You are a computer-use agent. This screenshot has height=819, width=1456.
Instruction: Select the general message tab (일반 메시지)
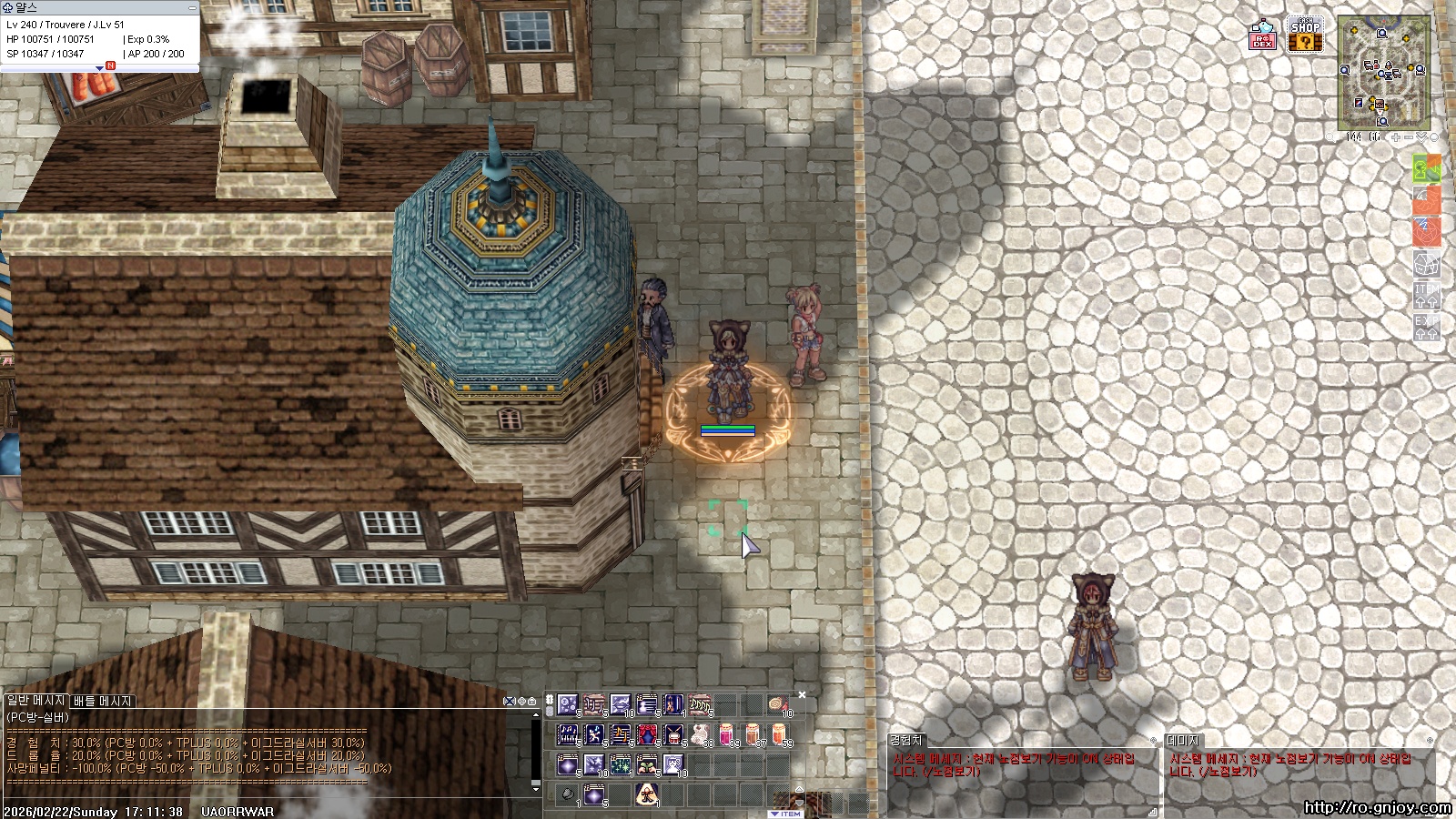click(x=35, y=701)
